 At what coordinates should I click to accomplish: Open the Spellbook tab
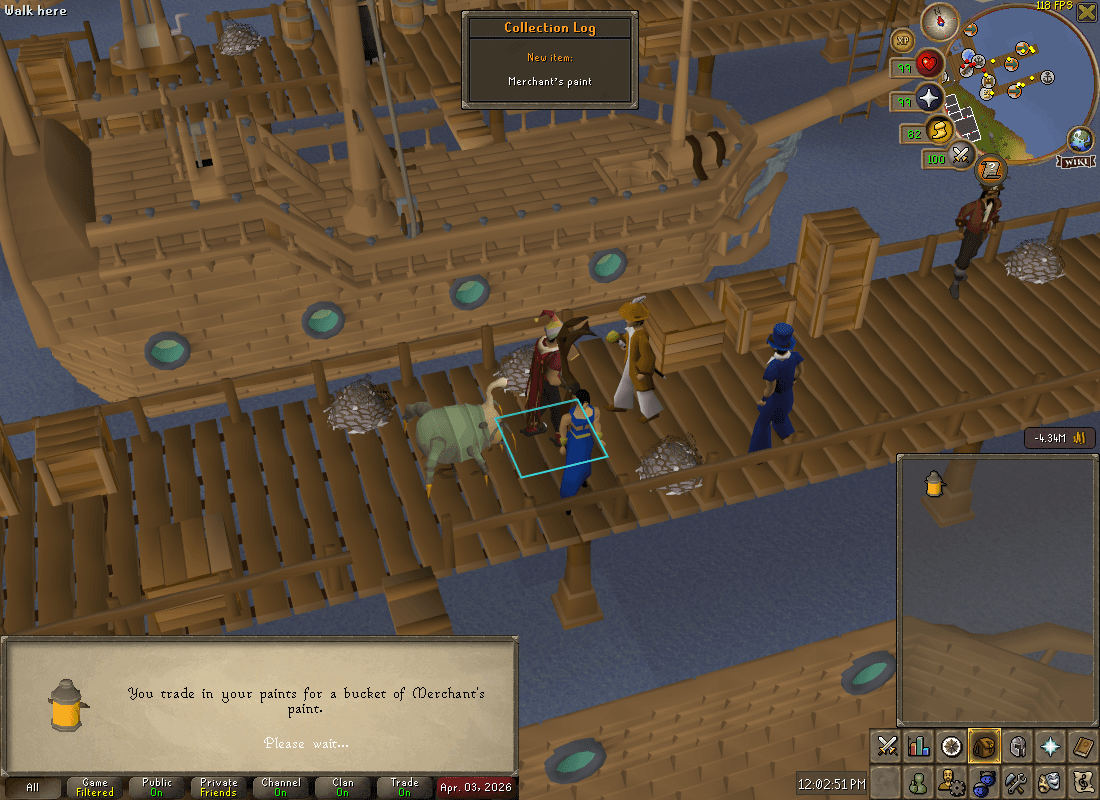pos(1082,746)
